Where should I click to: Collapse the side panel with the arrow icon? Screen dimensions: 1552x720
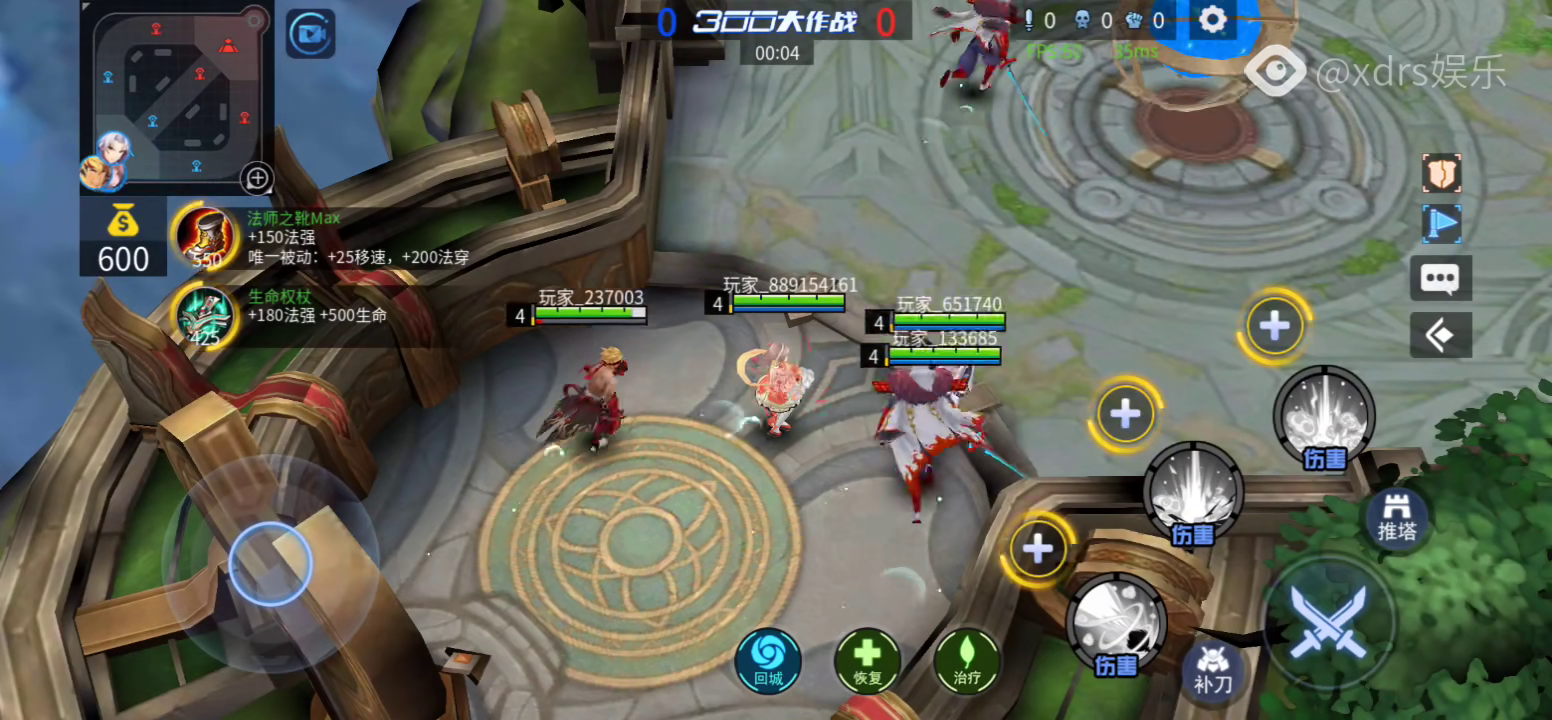[x=1441, y=335]
